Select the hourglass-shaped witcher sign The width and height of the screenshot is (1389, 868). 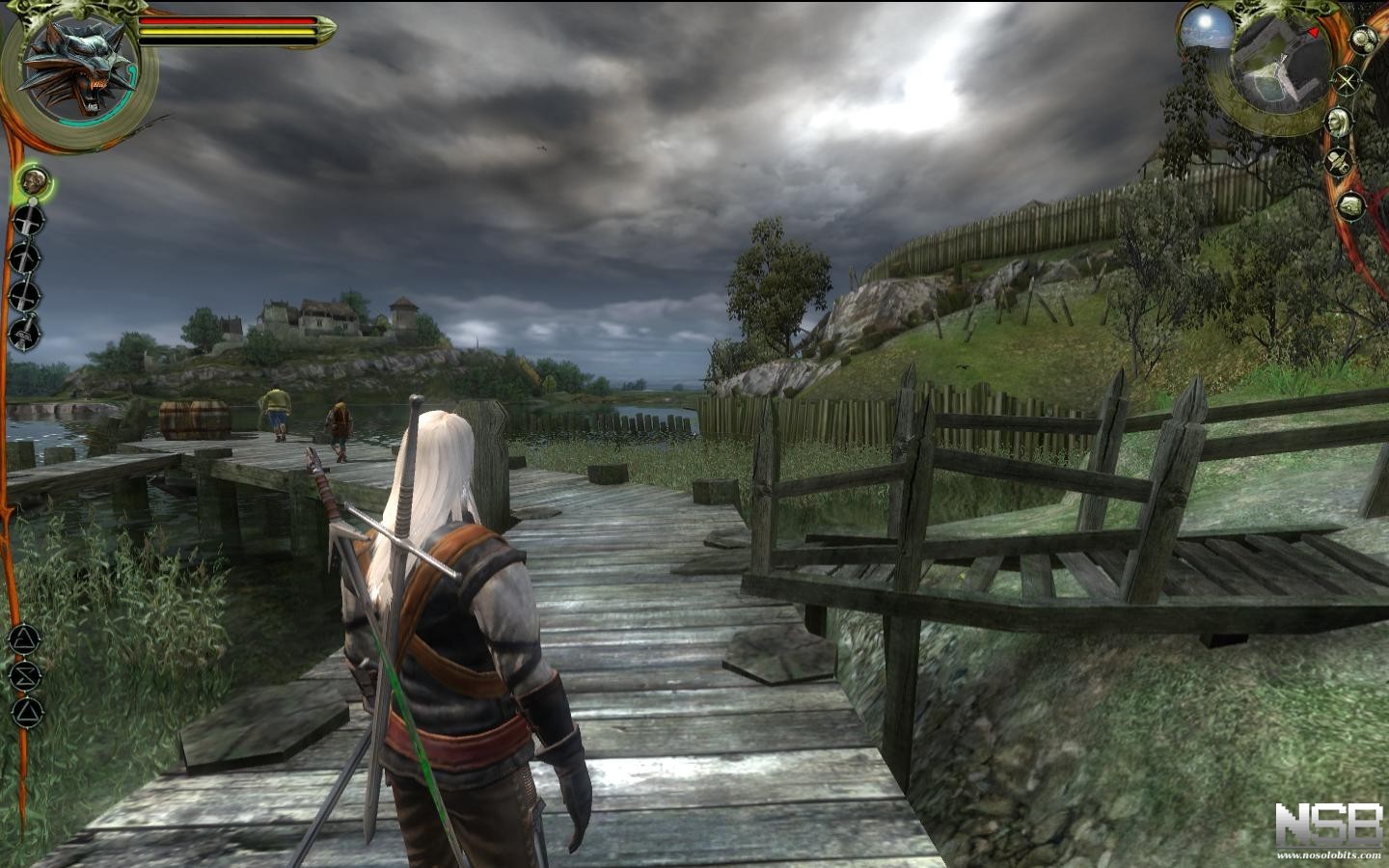click(x=26, y=675)
